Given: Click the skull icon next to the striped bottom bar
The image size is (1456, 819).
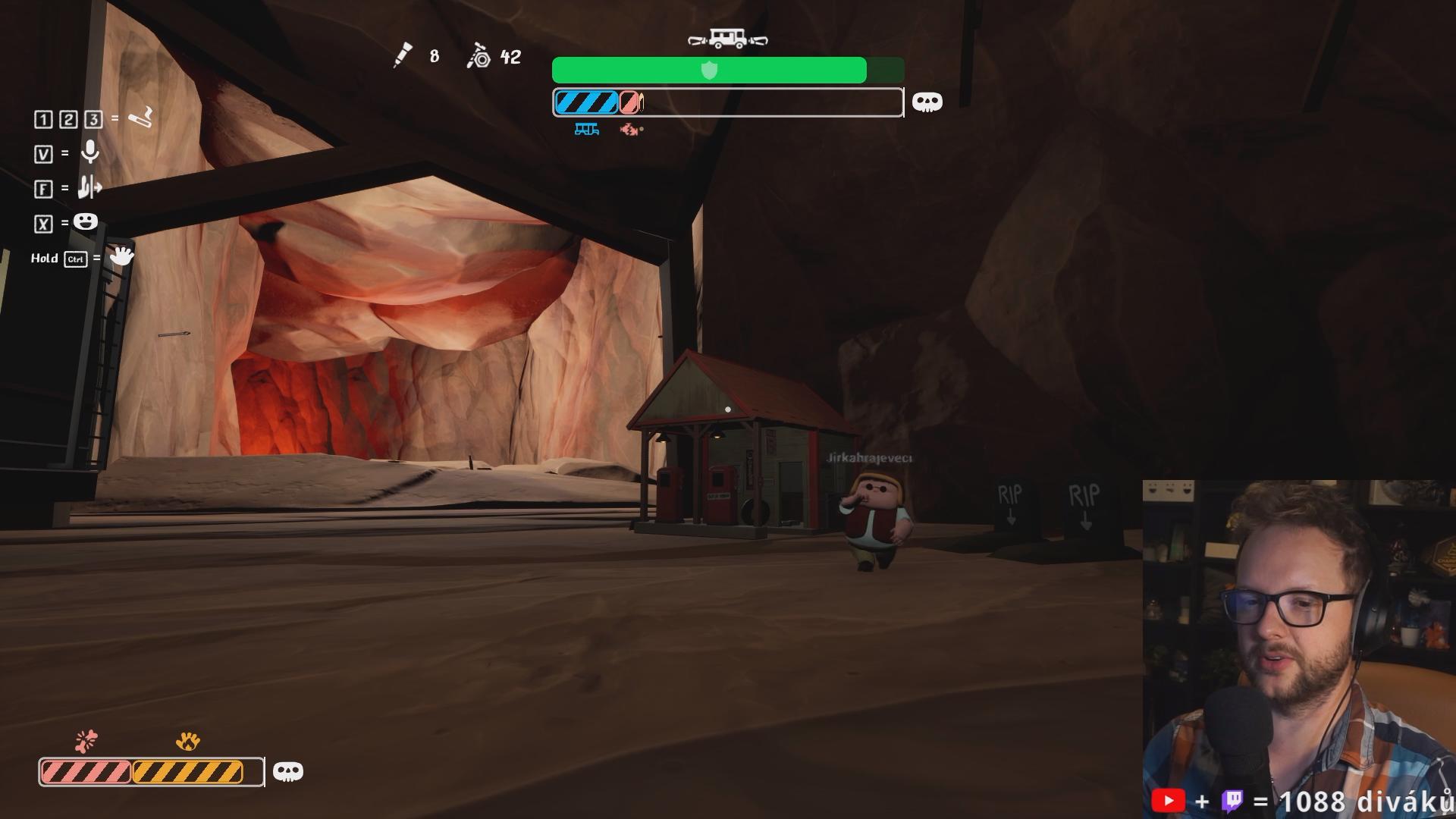Looking at the screenshot, I should point(287,772).
